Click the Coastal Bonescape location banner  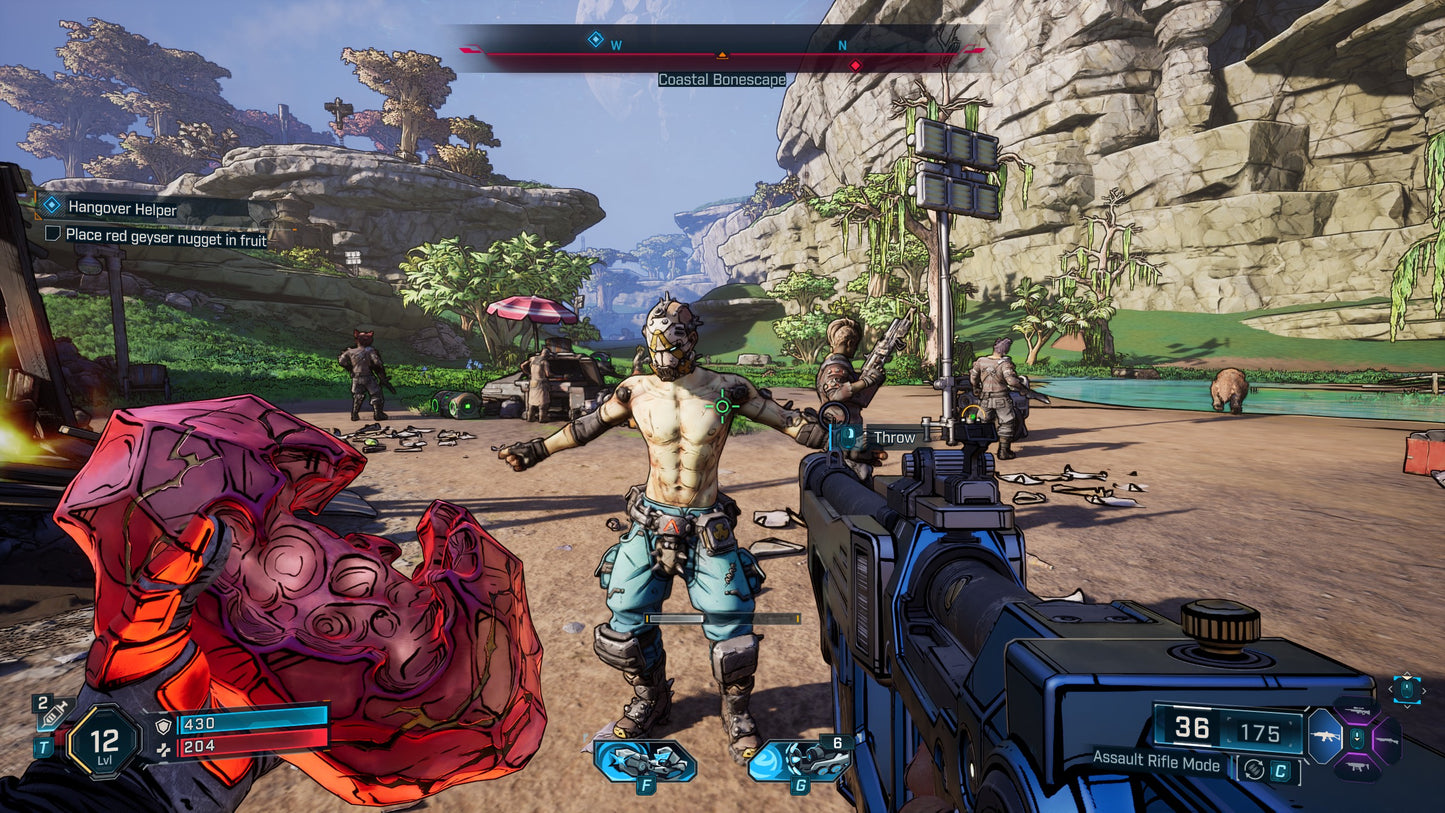pos(722,78)
